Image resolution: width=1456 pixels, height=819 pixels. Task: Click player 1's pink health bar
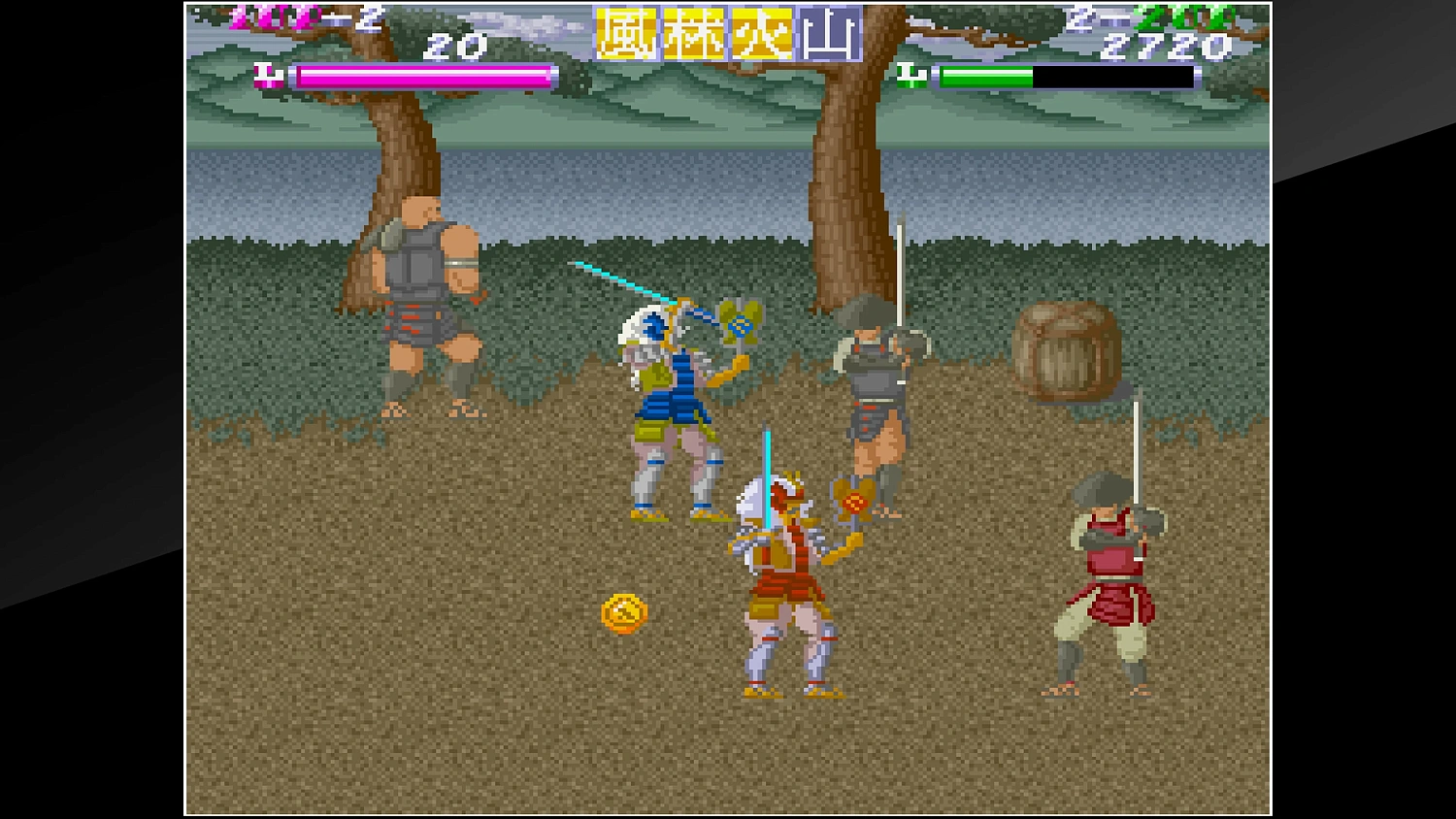(417, 75)
